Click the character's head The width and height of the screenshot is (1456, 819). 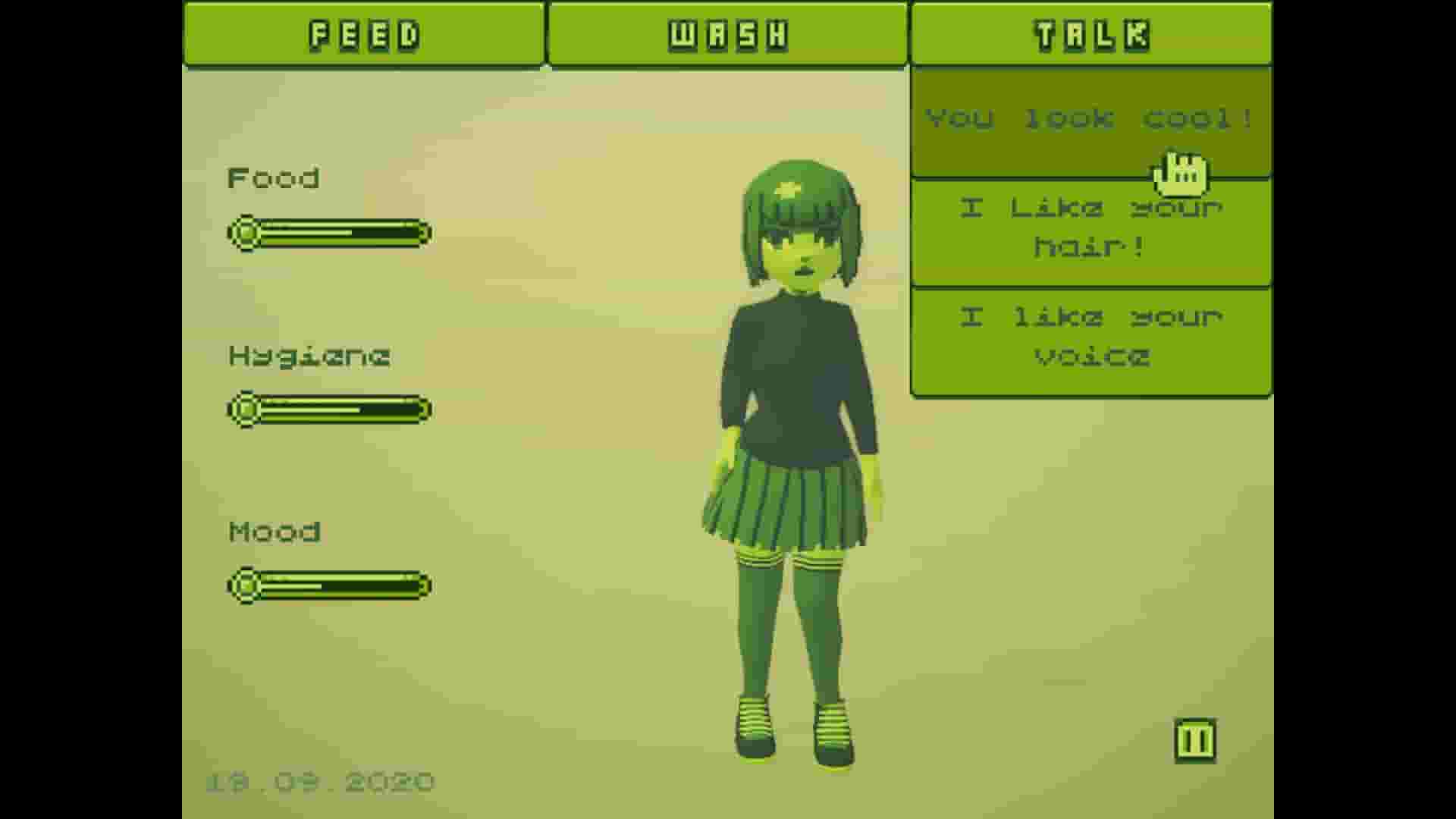[800, 220]
